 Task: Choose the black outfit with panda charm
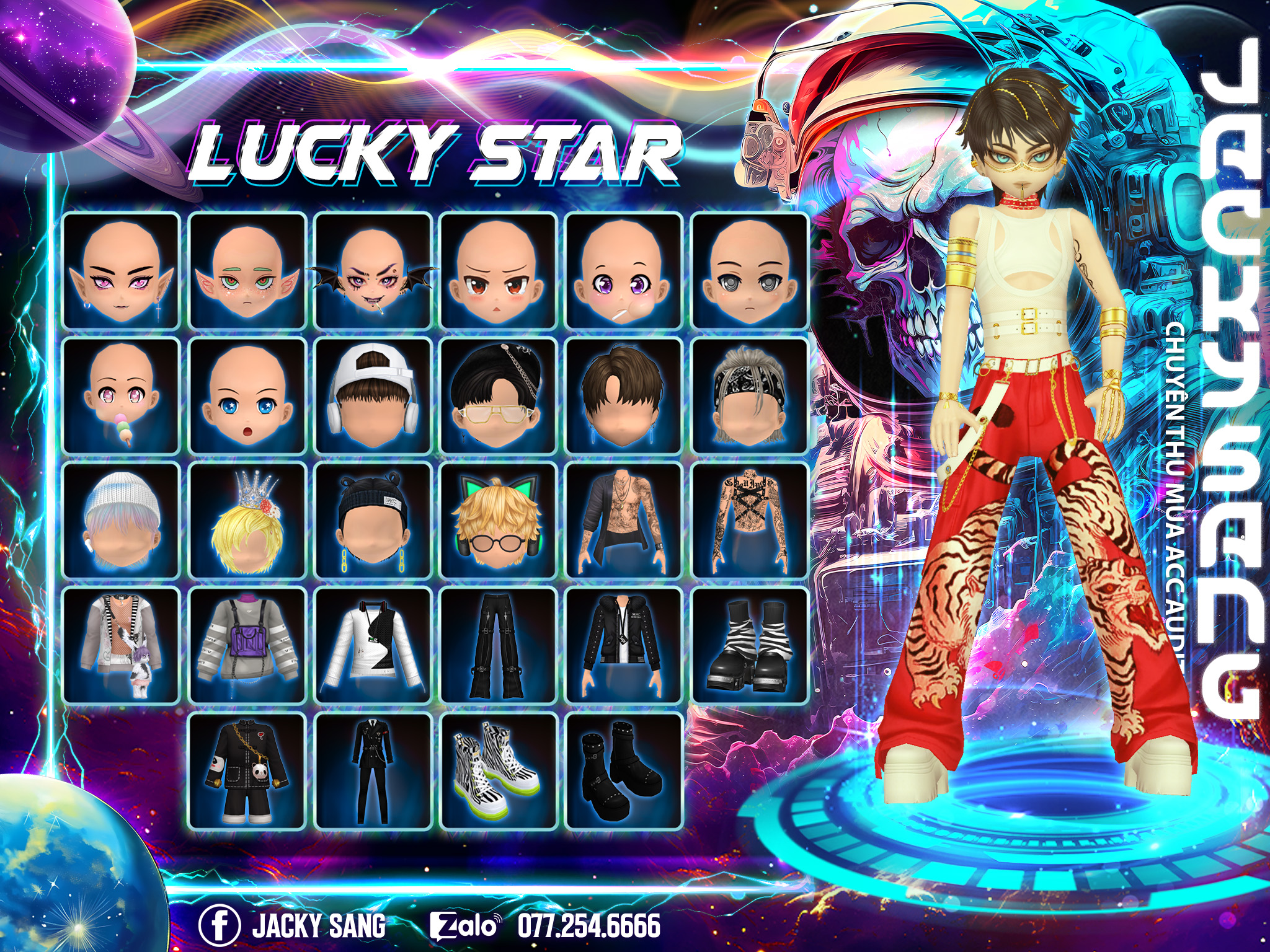click(247, 771)
